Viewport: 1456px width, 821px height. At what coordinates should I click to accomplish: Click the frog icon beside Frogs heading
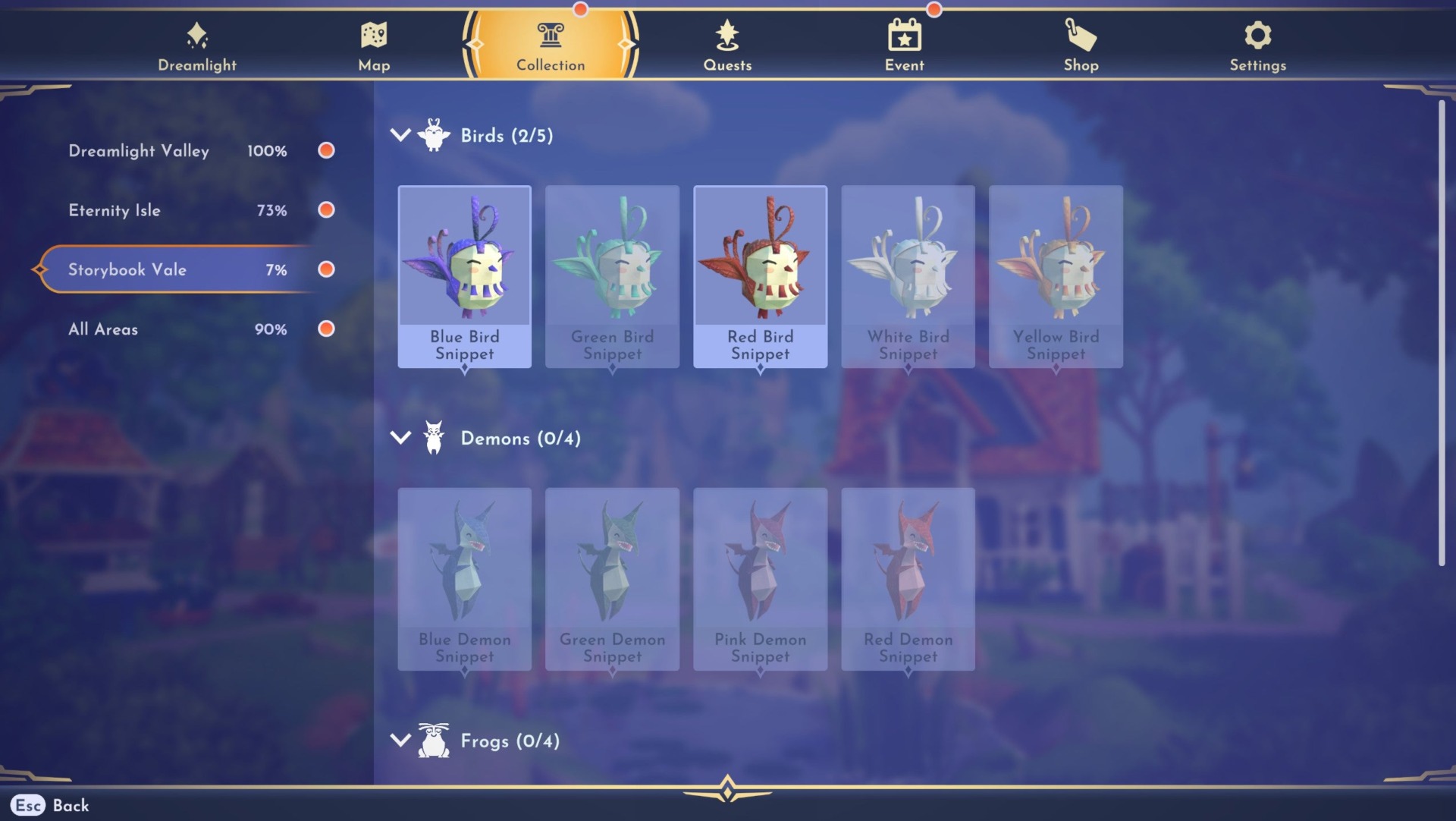point(433,741)
